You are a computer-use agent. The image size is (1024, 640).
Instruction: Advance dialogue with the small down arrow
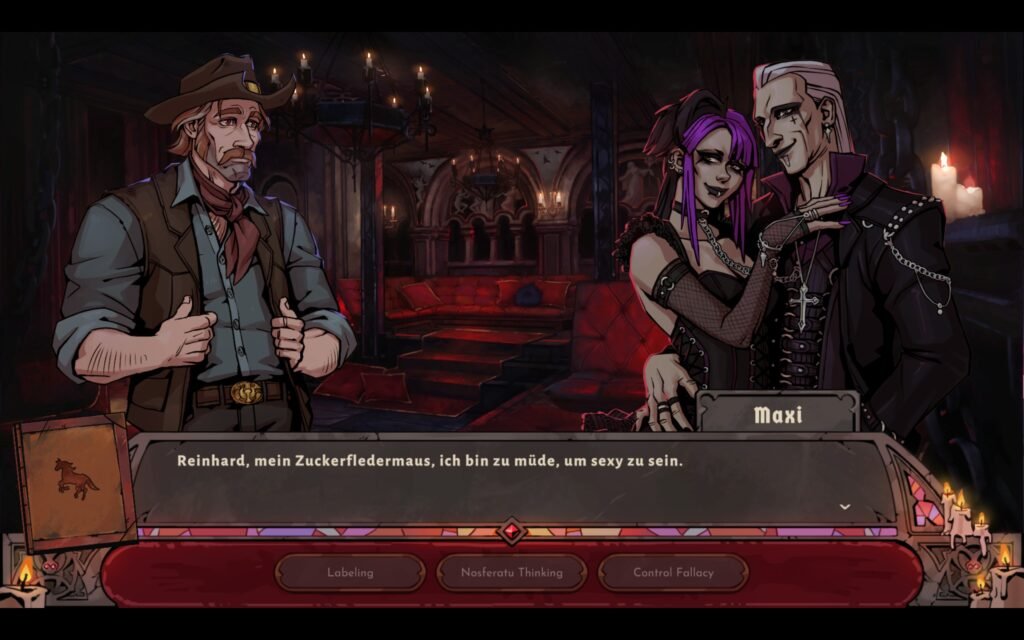tap(845, 507)
